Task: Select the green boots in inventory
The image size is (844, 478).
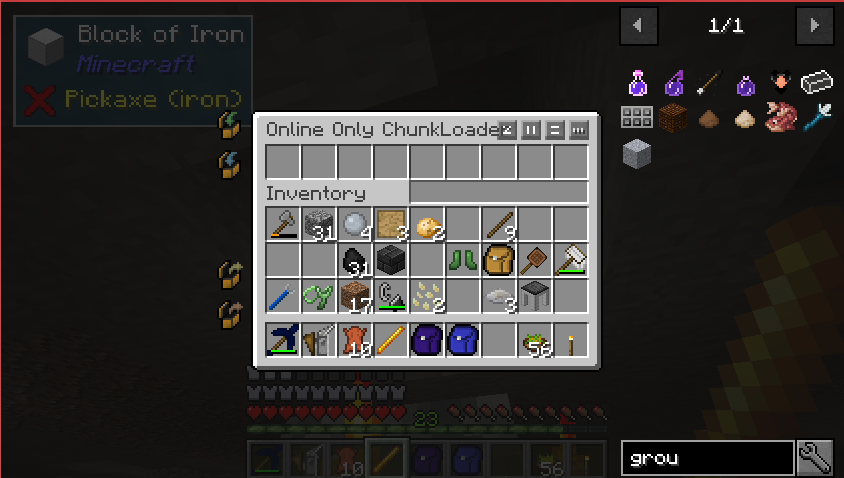Action: pos(462,261)
